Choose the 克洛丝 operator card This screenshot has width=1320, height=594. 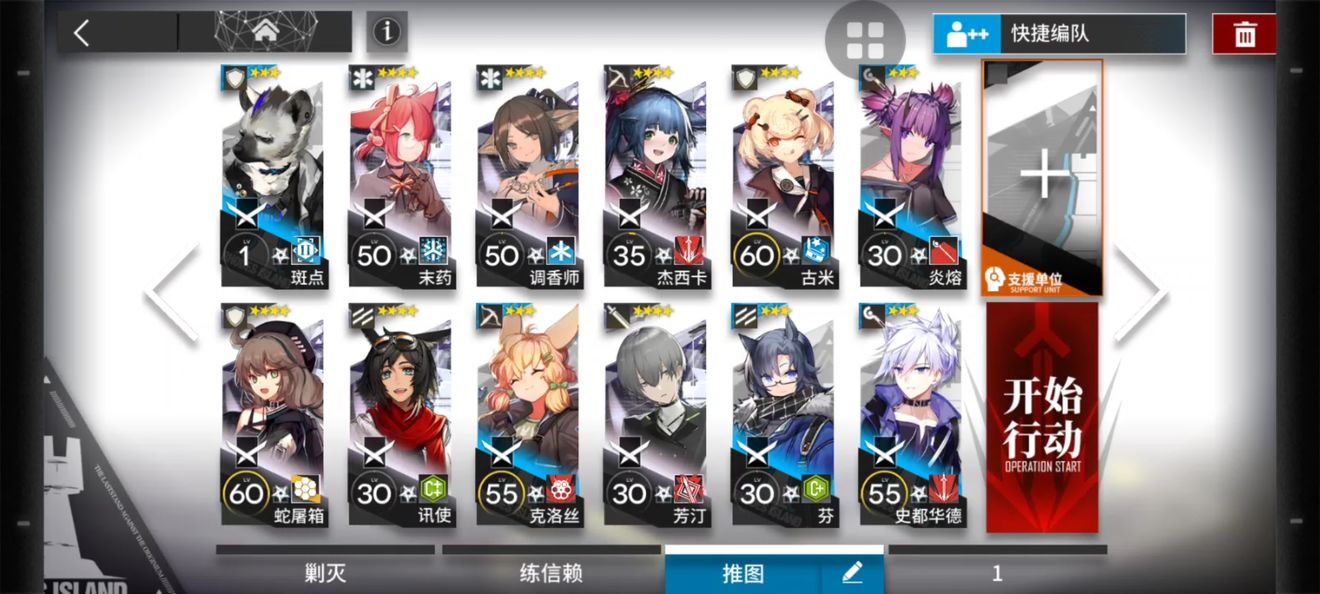tap(528, 415)
